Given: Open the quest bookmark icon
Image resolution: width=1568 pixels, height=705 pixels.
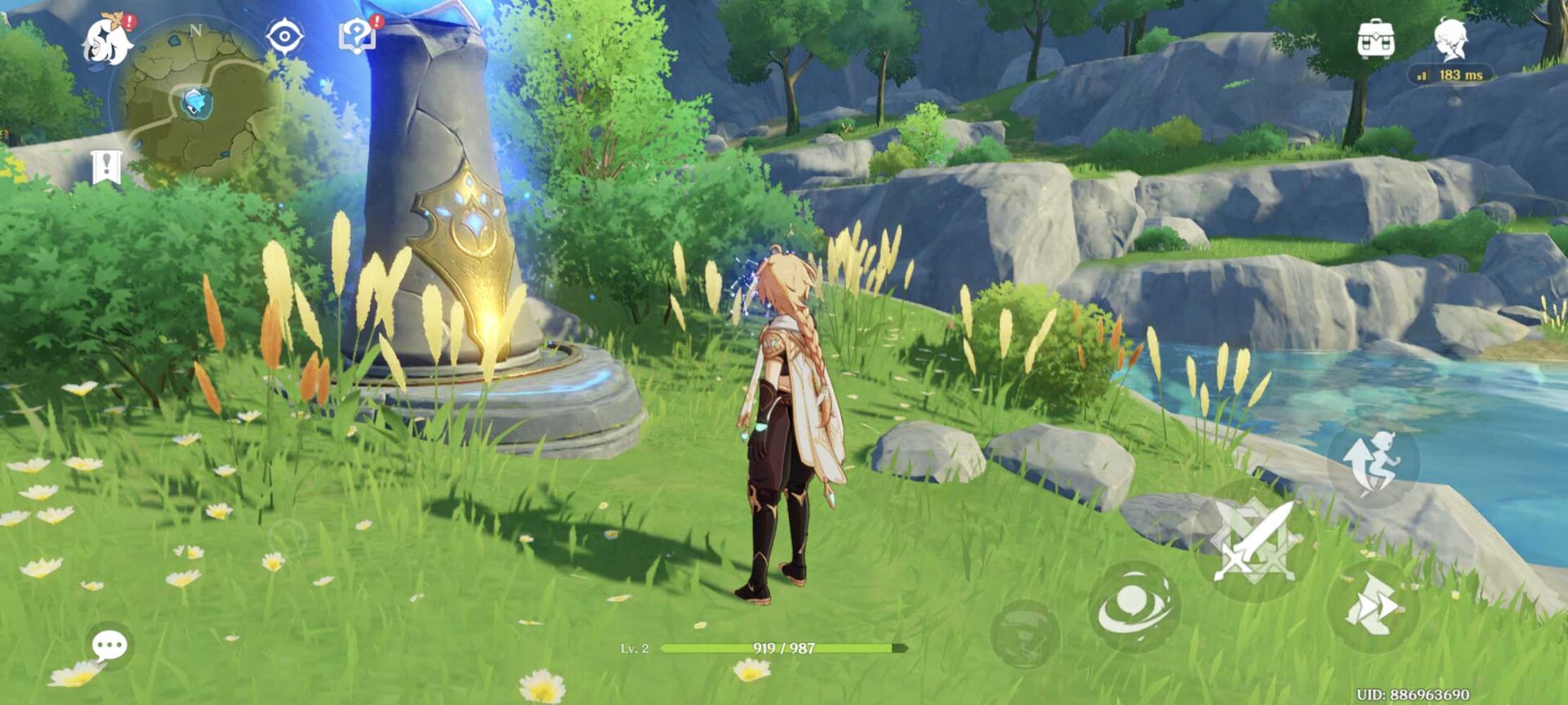Looking at the screenshot, I should coord(106,167).
